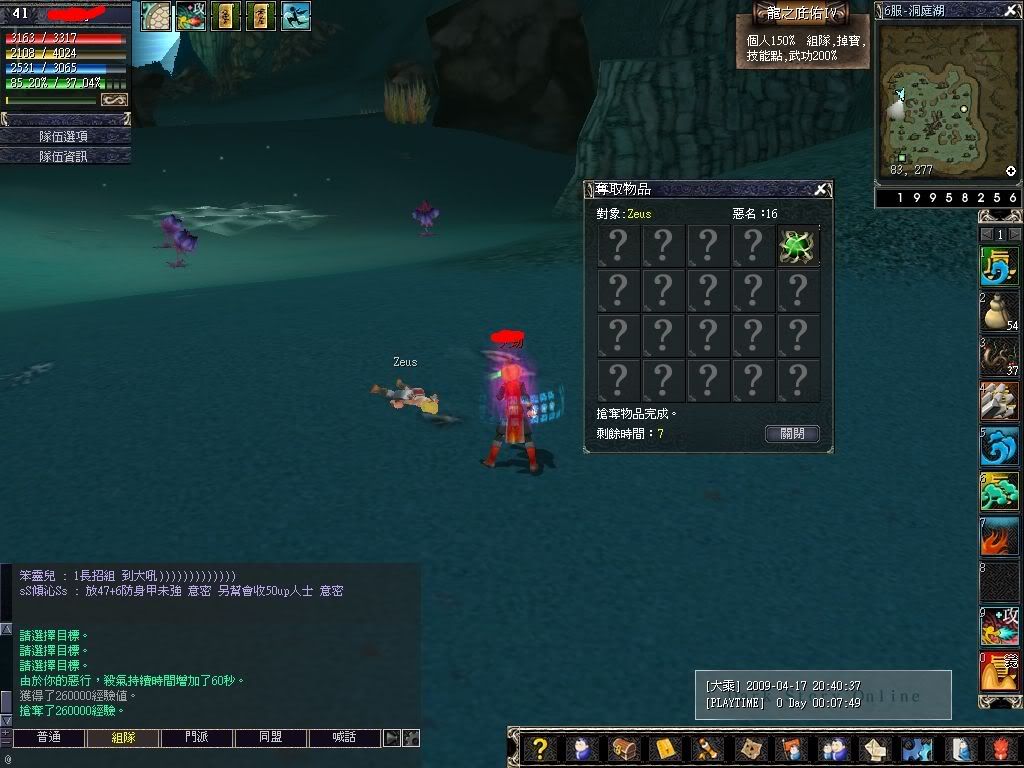
Task: Switch to the 喊話 shout channel
Action: [x=343, y=738]
